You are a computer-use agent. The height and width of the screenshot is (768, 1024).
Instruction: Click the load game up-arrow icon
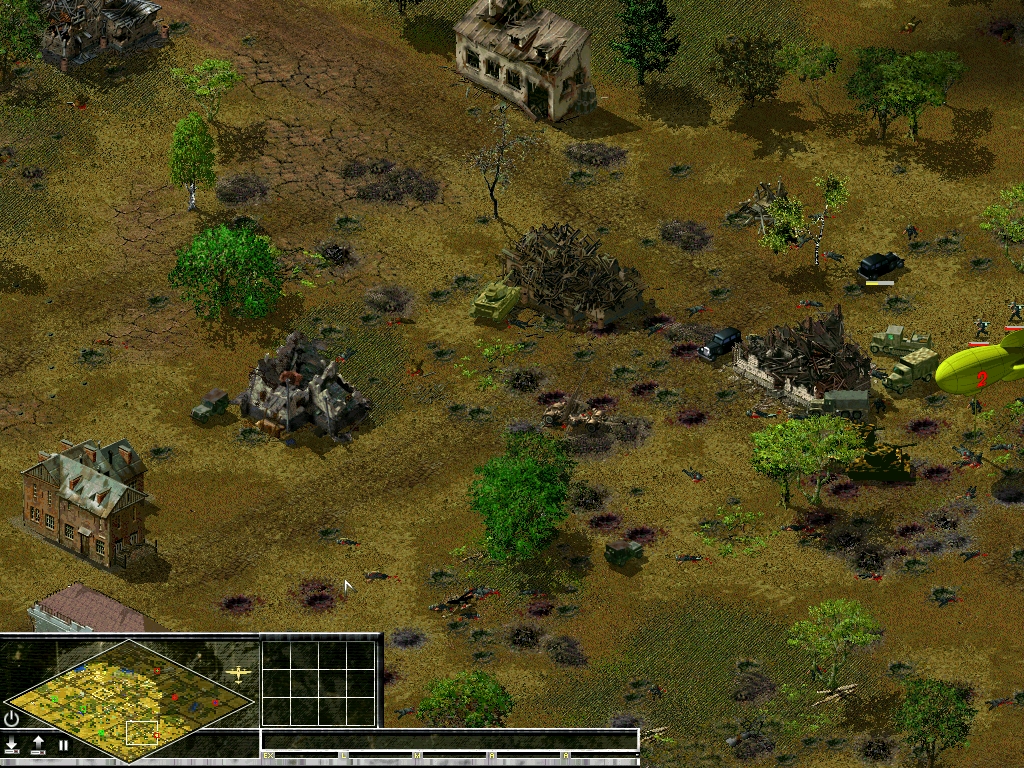38,745
